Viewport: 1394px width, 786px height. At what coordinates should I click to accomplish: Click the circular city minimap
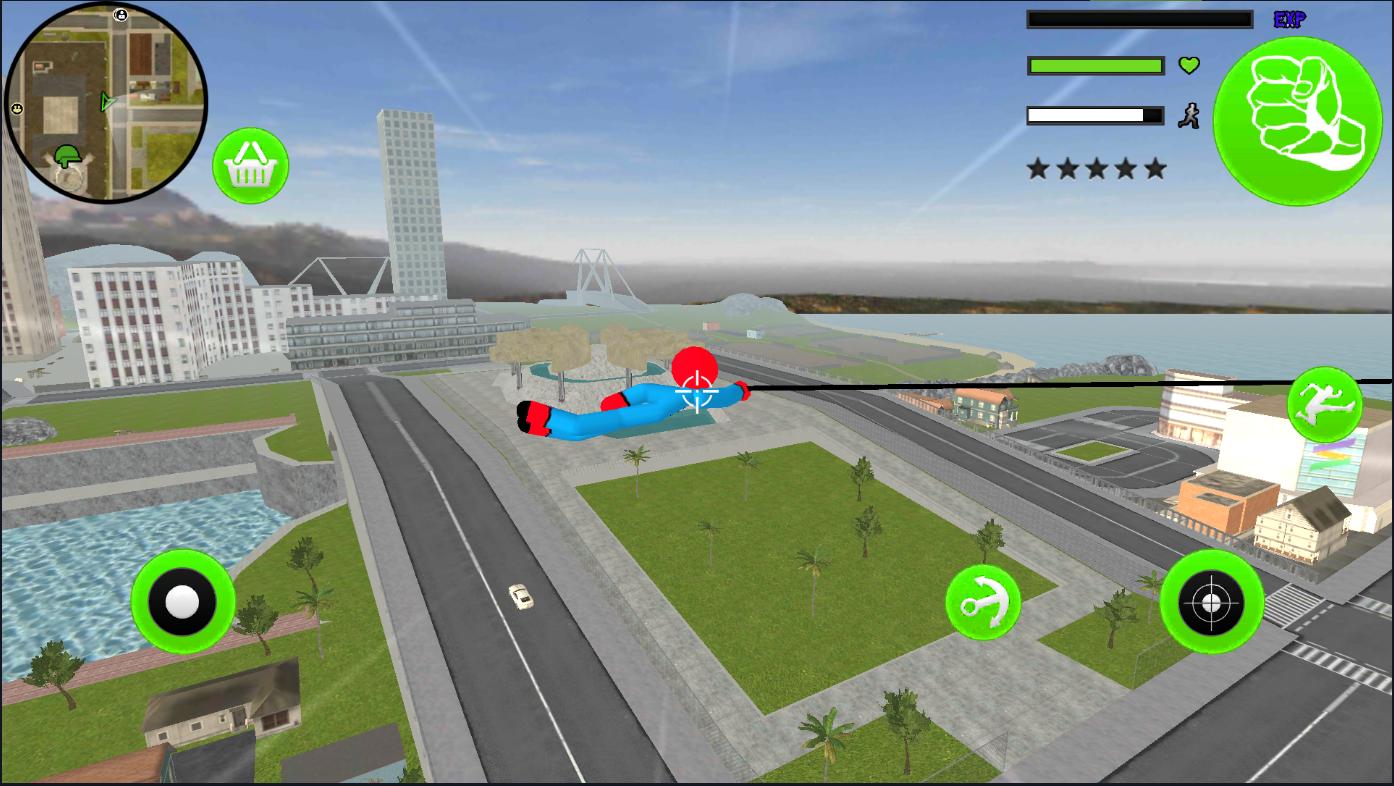(106, 102)
